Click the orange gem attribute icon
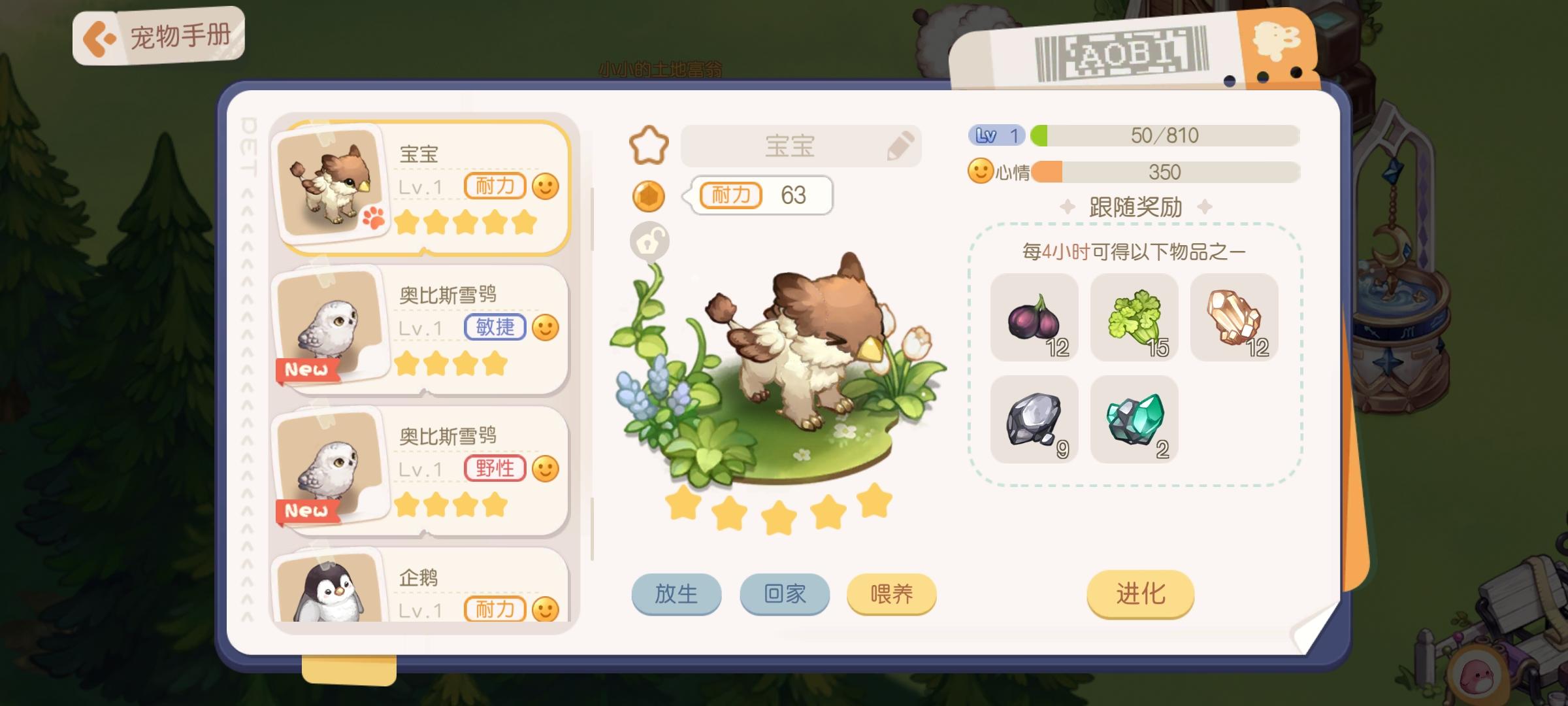1568x706 pixels. (x=649, y=196)
